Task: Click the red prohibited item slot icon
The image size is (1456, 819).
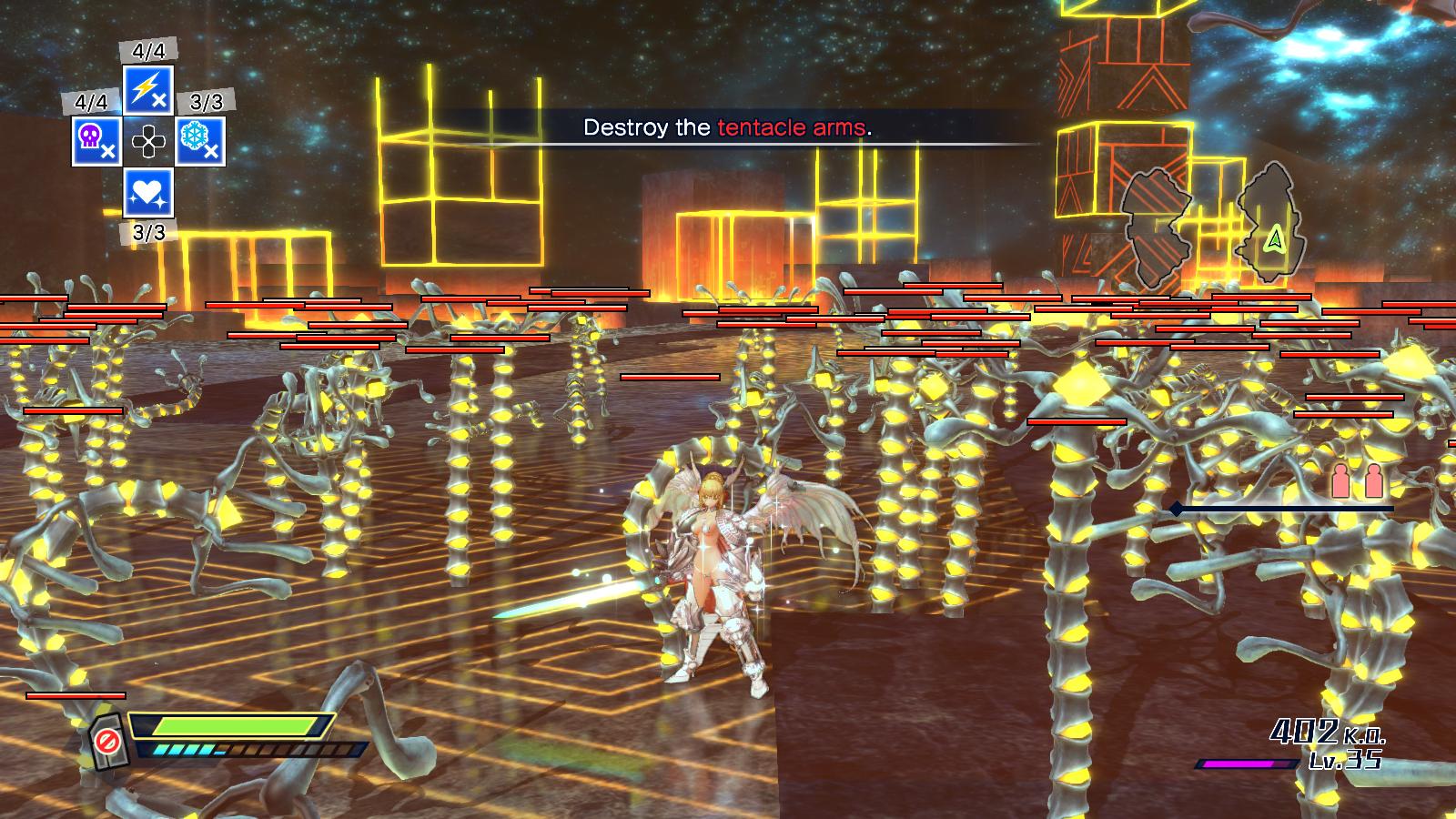Action: coord(107,742)
